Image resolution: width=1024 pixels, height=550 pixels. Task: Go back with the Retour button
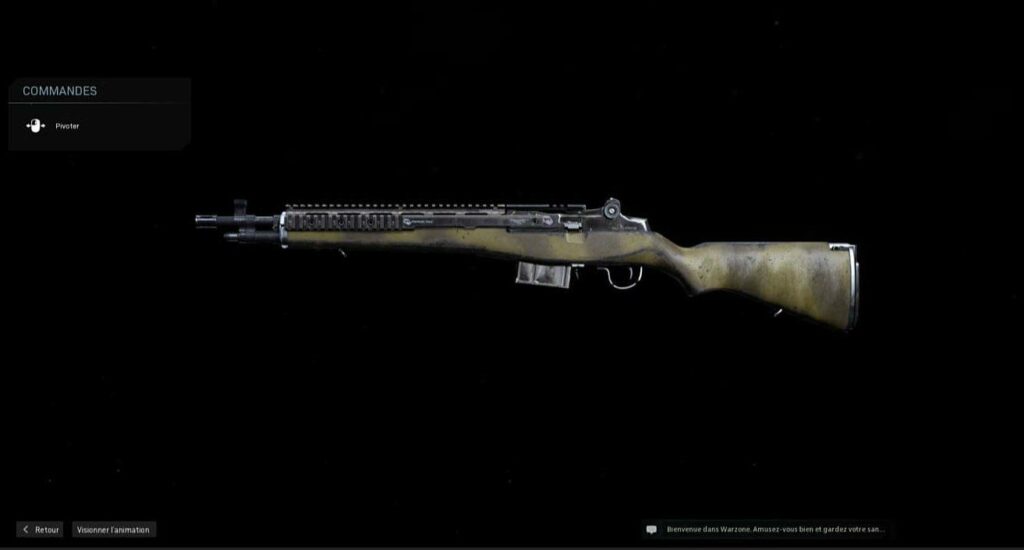coord(40,529)
